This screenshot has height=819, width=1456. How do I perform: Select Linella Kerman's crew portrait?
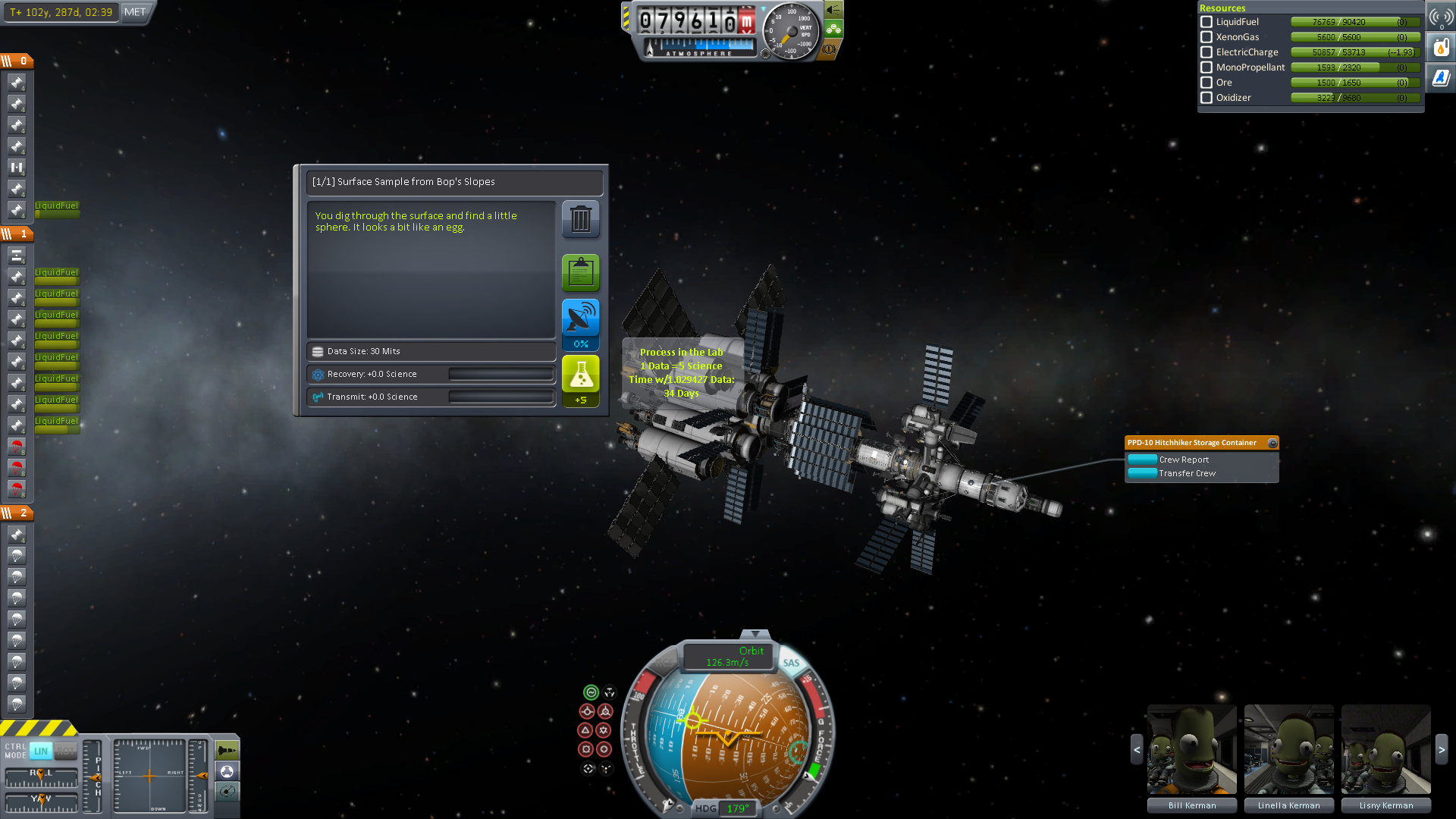pyautogui.click(x=1288, y=749)
